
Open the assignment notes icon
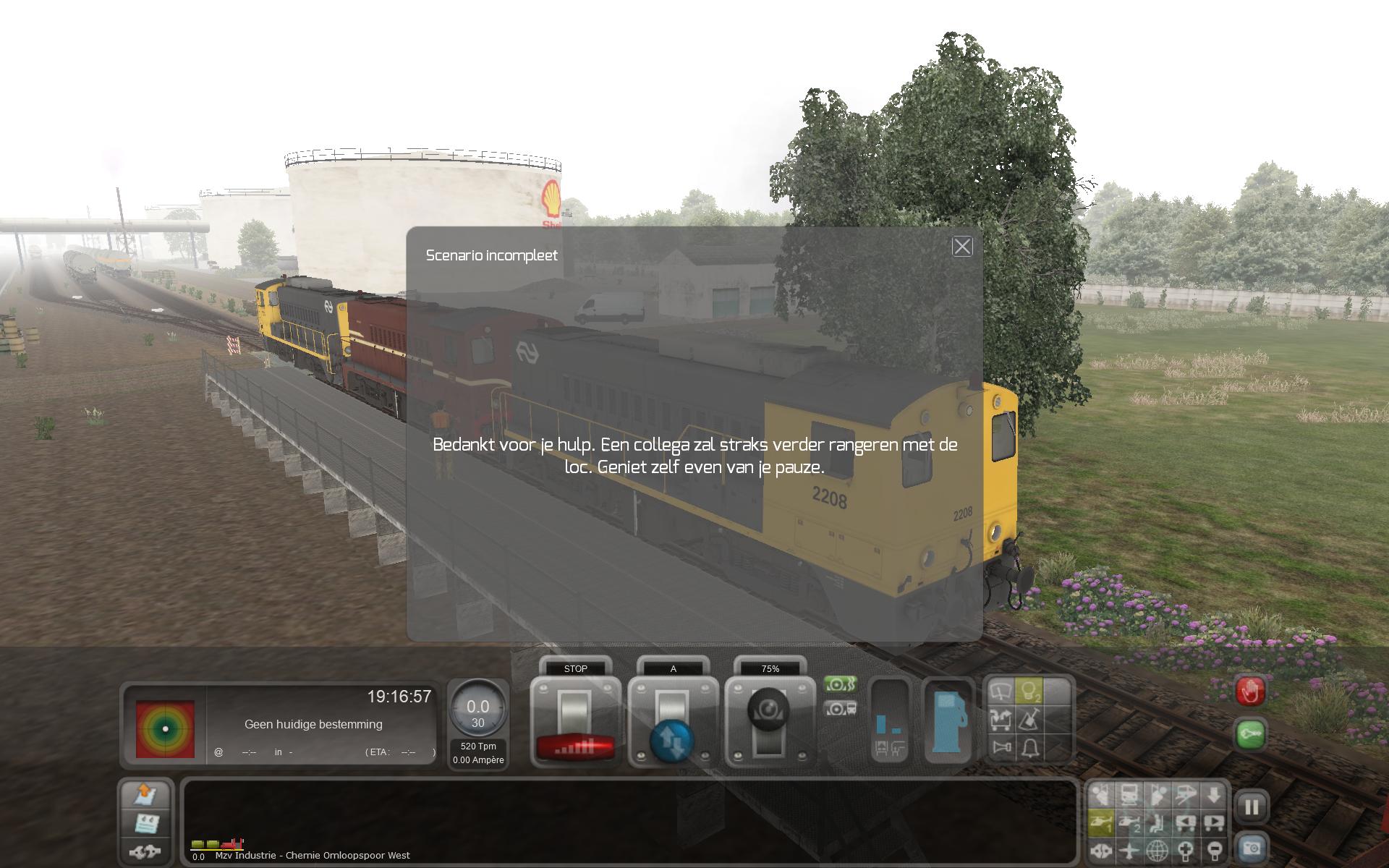coord(147,823)
